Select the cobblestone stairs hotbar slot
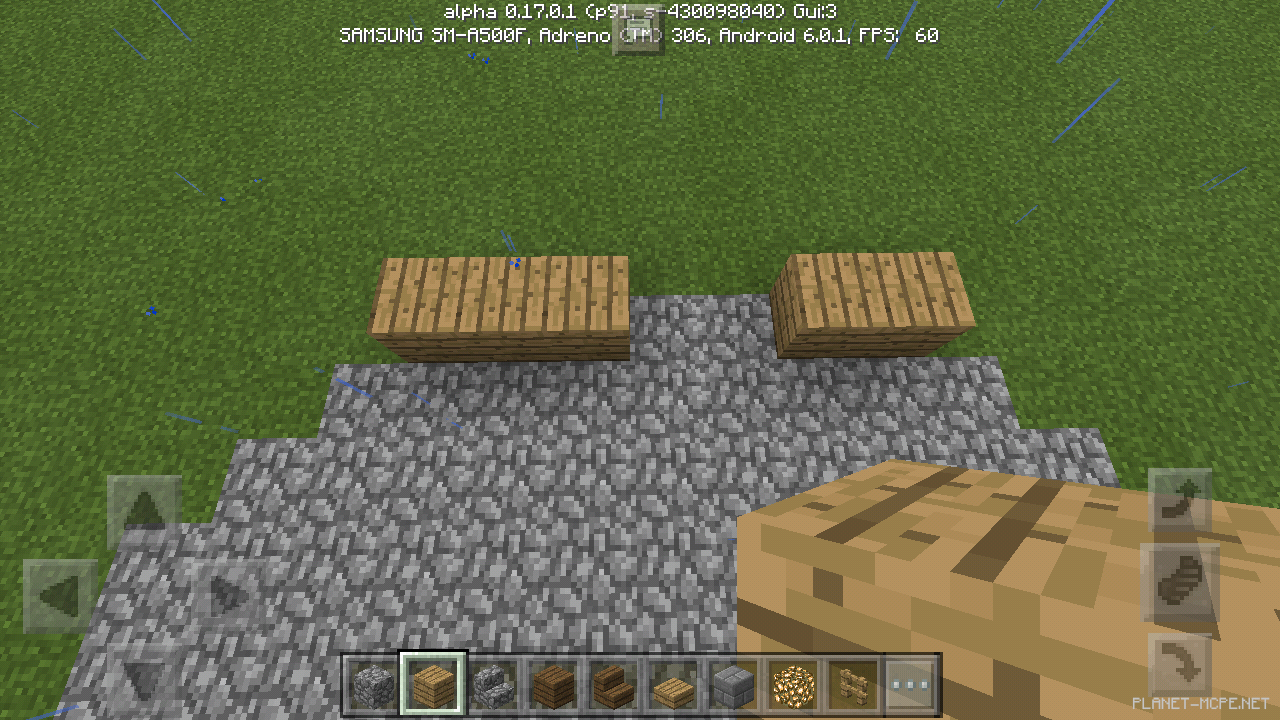The width and height of the screenshot is (1280, 720). 492,684
